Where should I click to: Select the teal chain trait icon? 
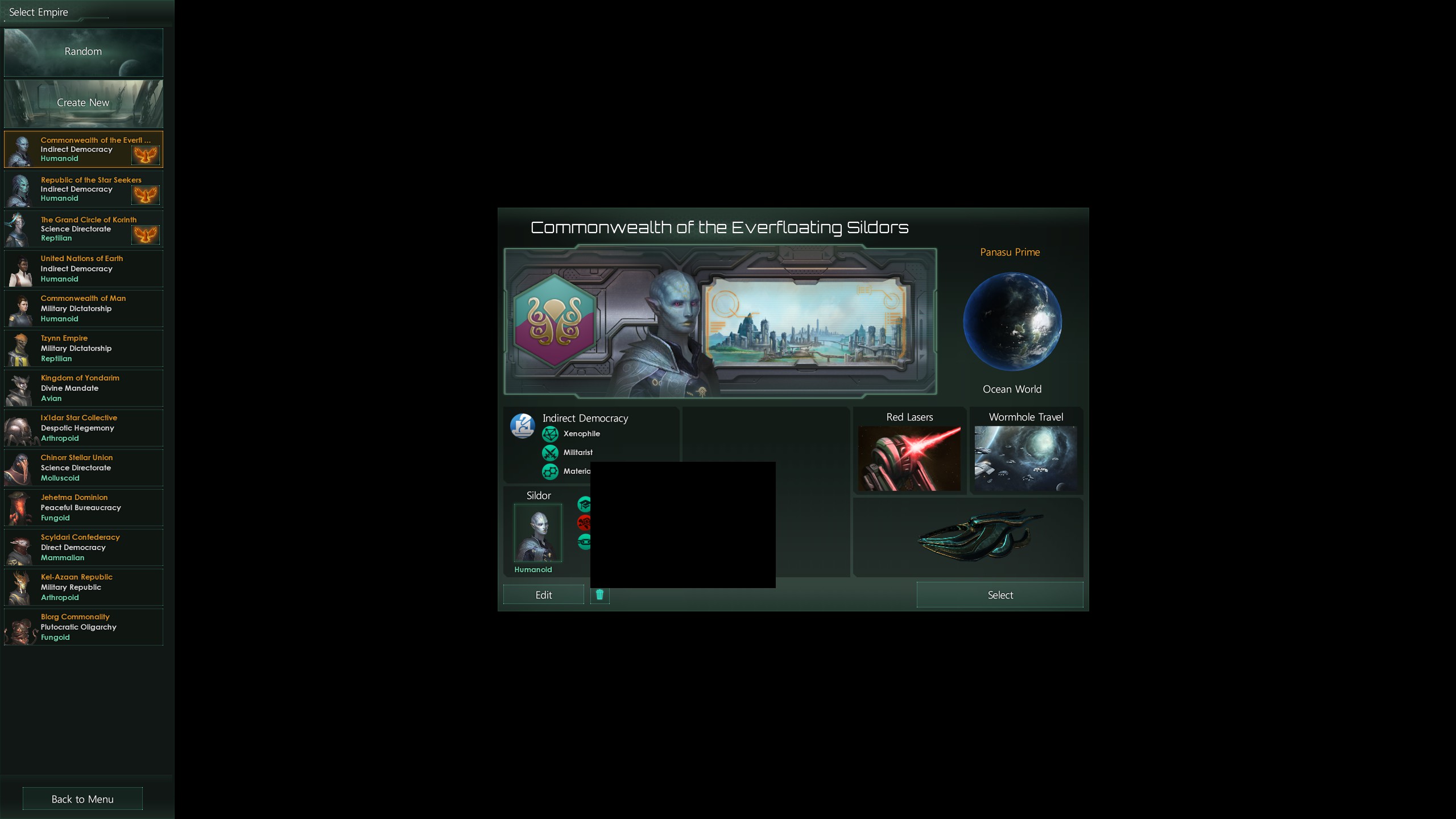(x=584, y=541)
